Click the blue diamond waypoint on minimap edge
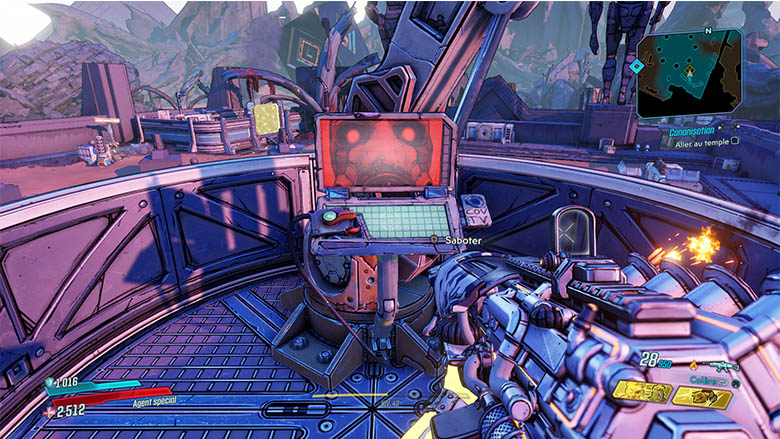Viewport: 780px width, 439px height. (636, 67)
